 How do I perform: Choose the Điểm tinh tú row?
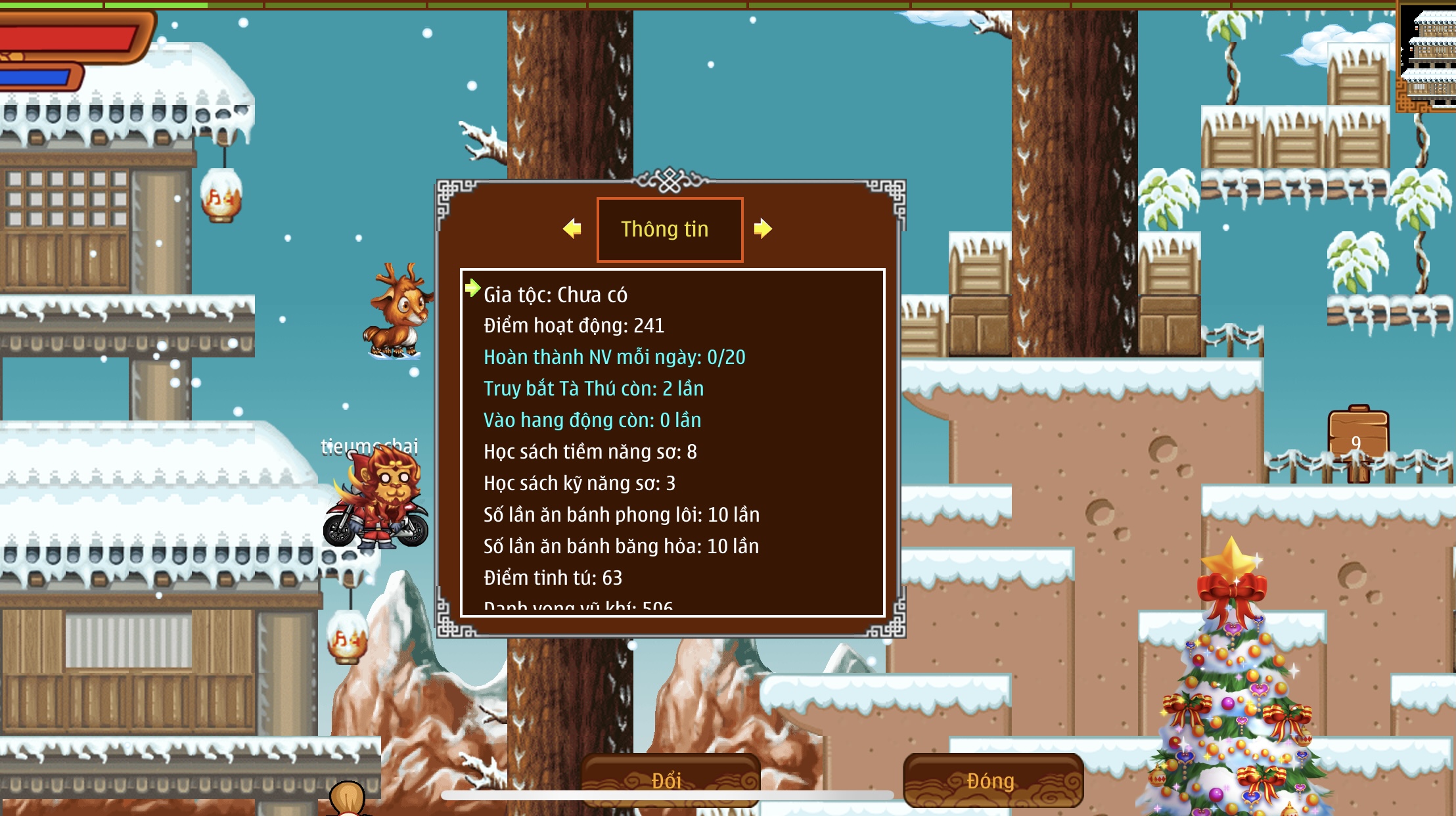click(x=553, y=578)
